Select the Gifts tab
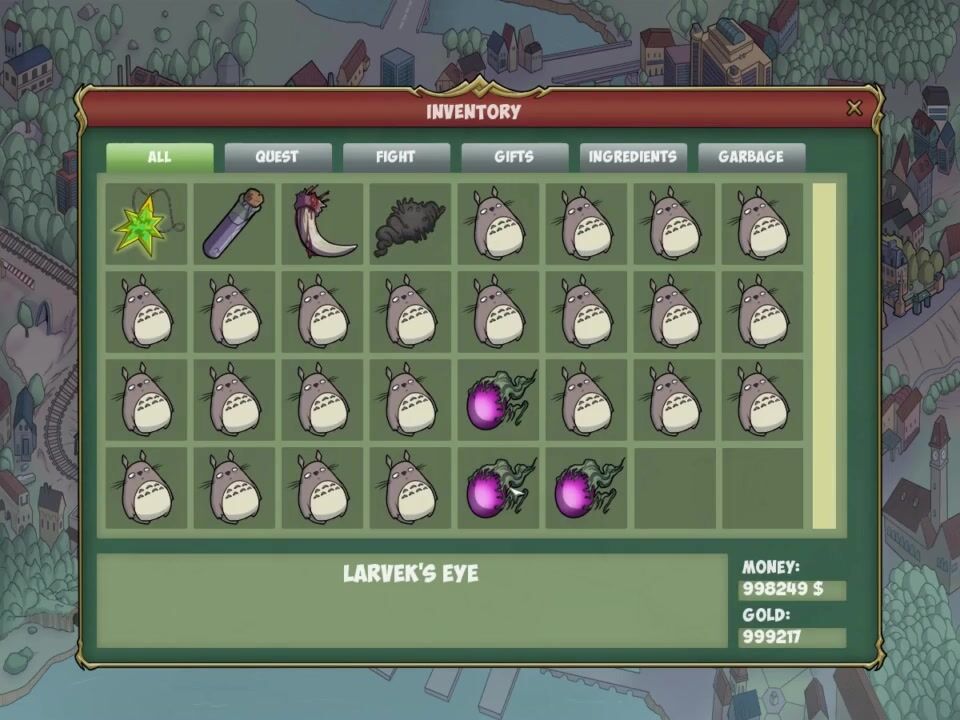 [514, 157]
